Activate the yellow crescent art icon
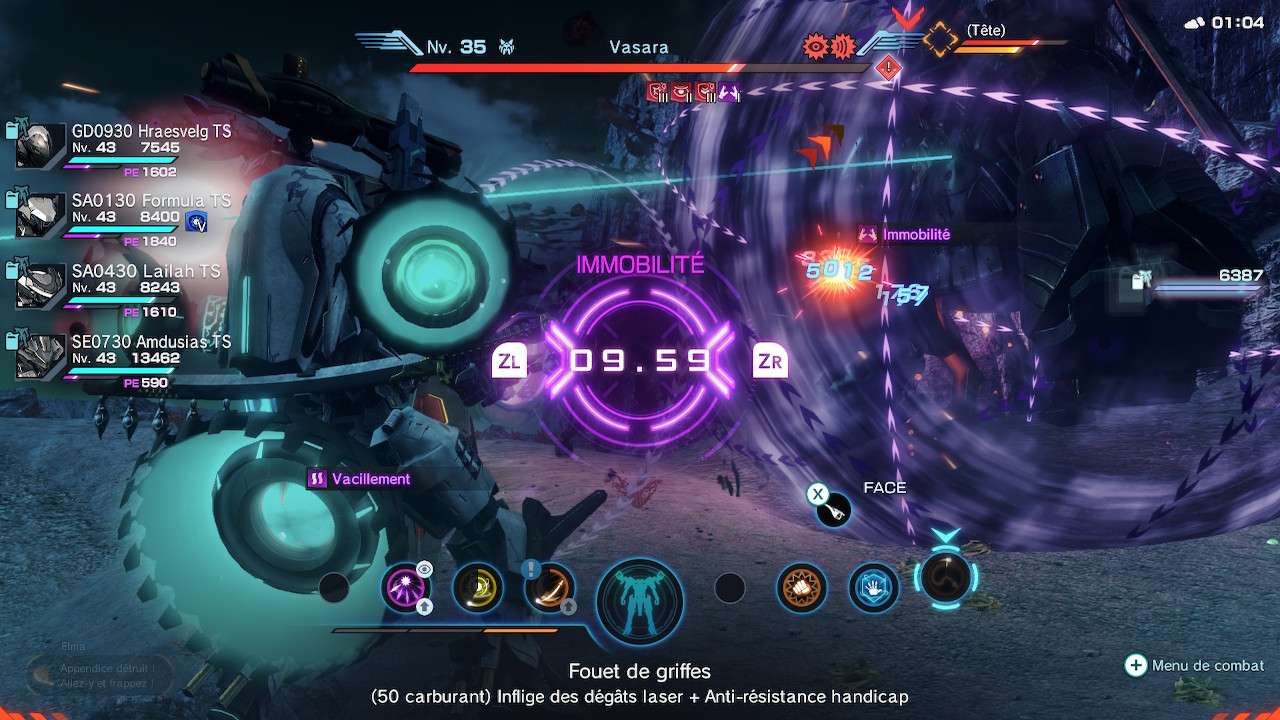Image resolution: width=1280 pixels, height=720 pixels. 478,588
